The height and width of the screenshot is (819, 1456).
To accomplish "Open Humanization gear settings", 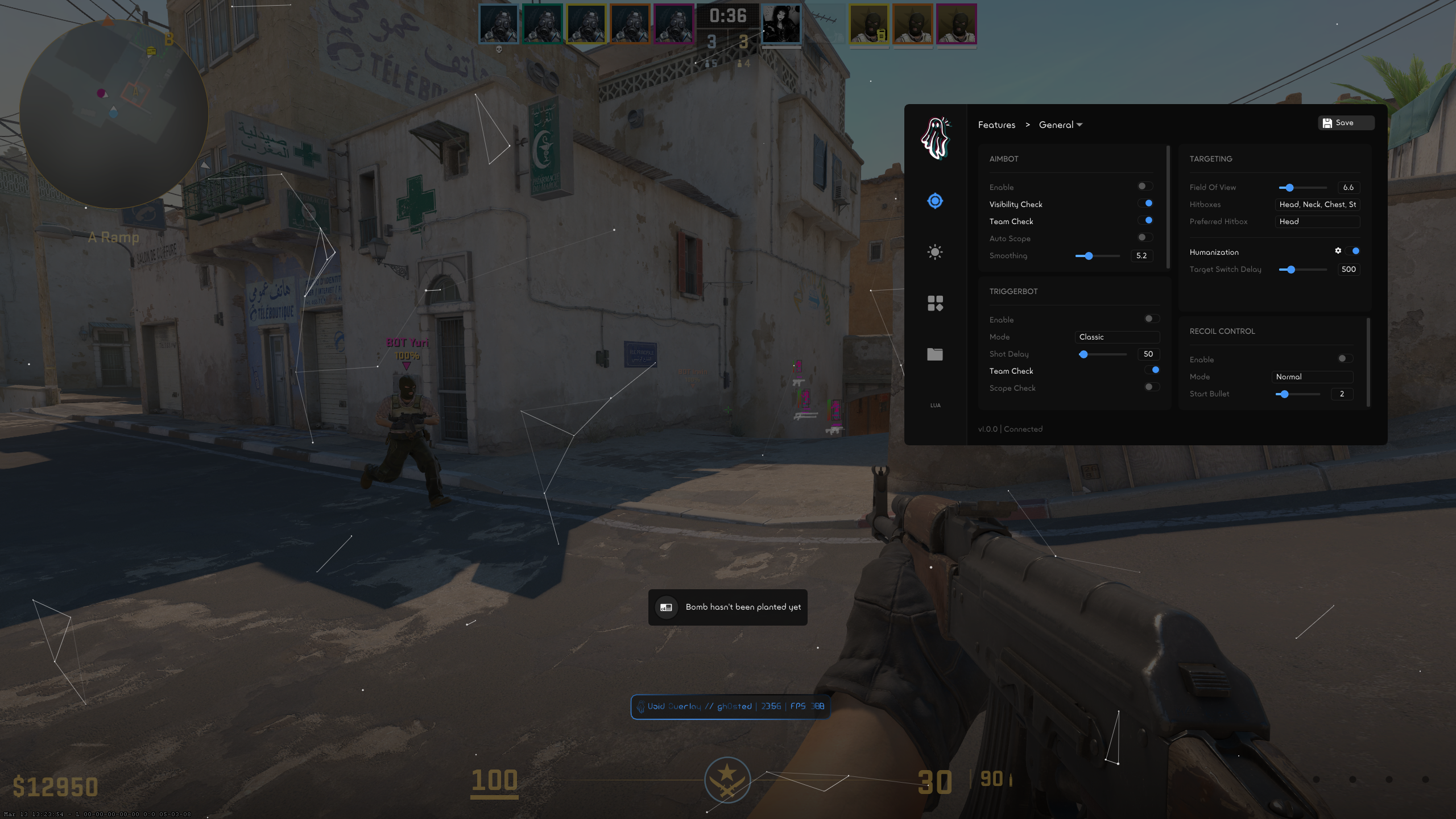I will [1338, 251].
